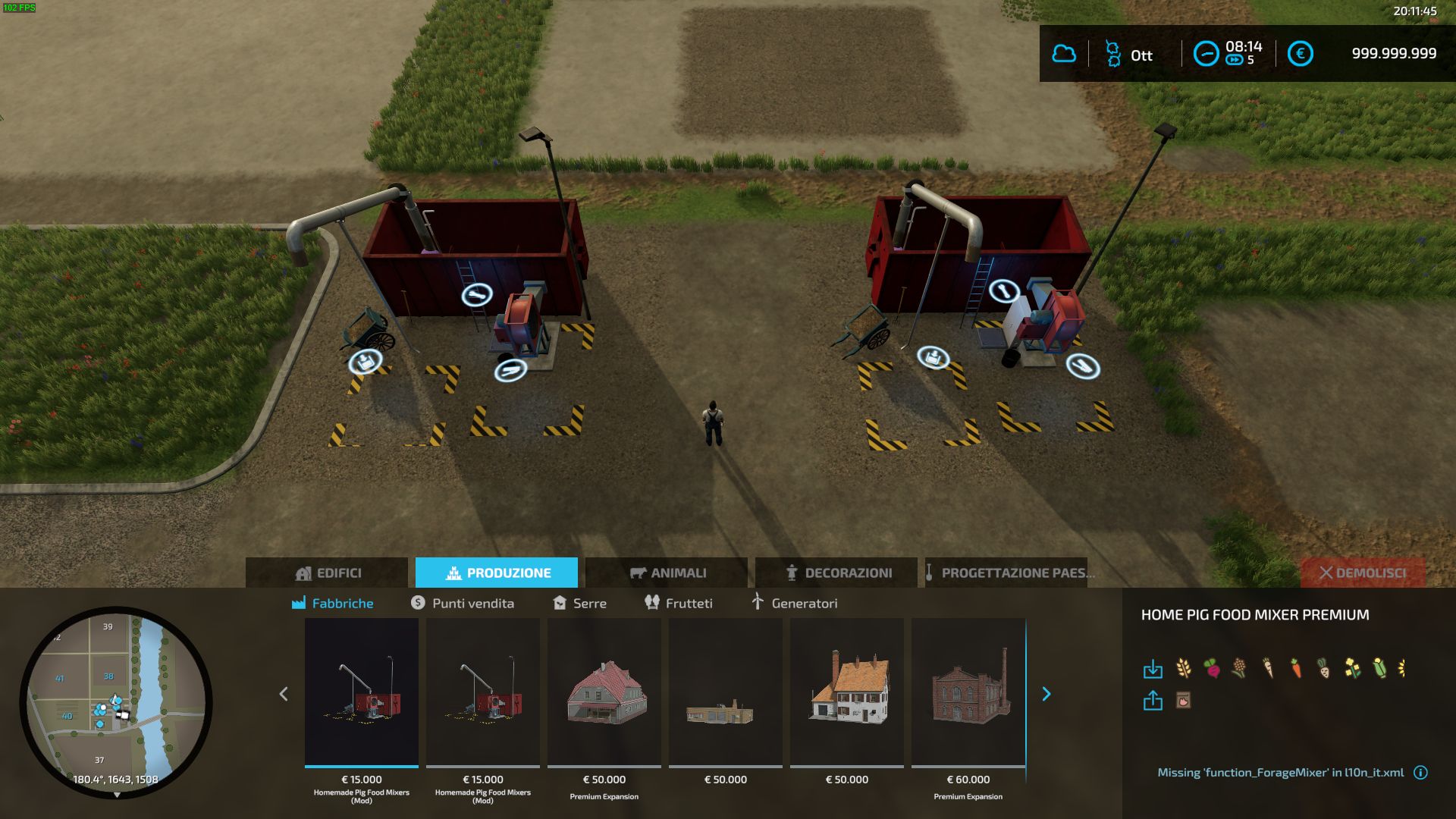Switch to the Decorazioni tab

tap(836, 573)
